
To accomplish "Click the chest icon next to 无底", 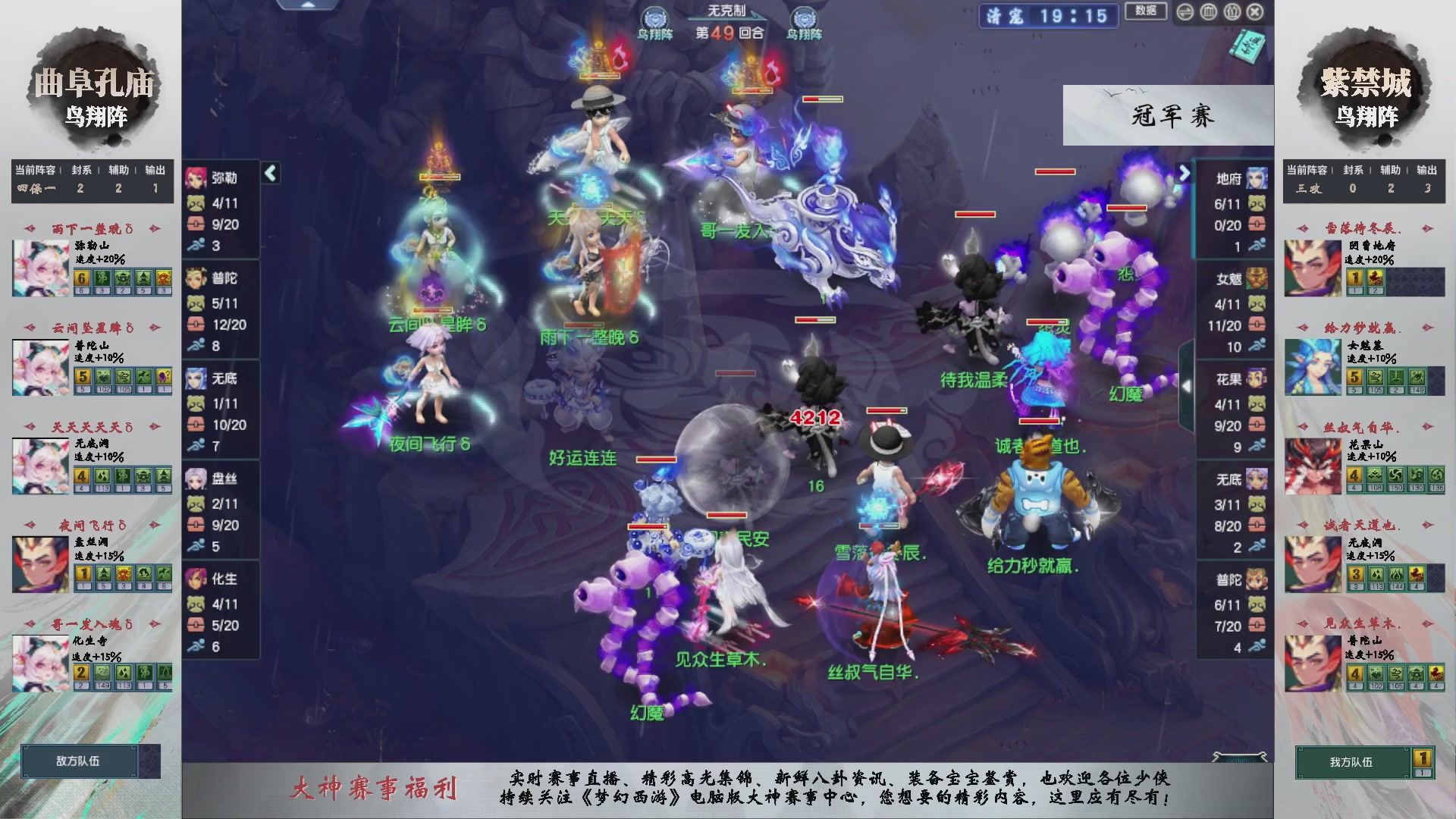I will point(196,425).
